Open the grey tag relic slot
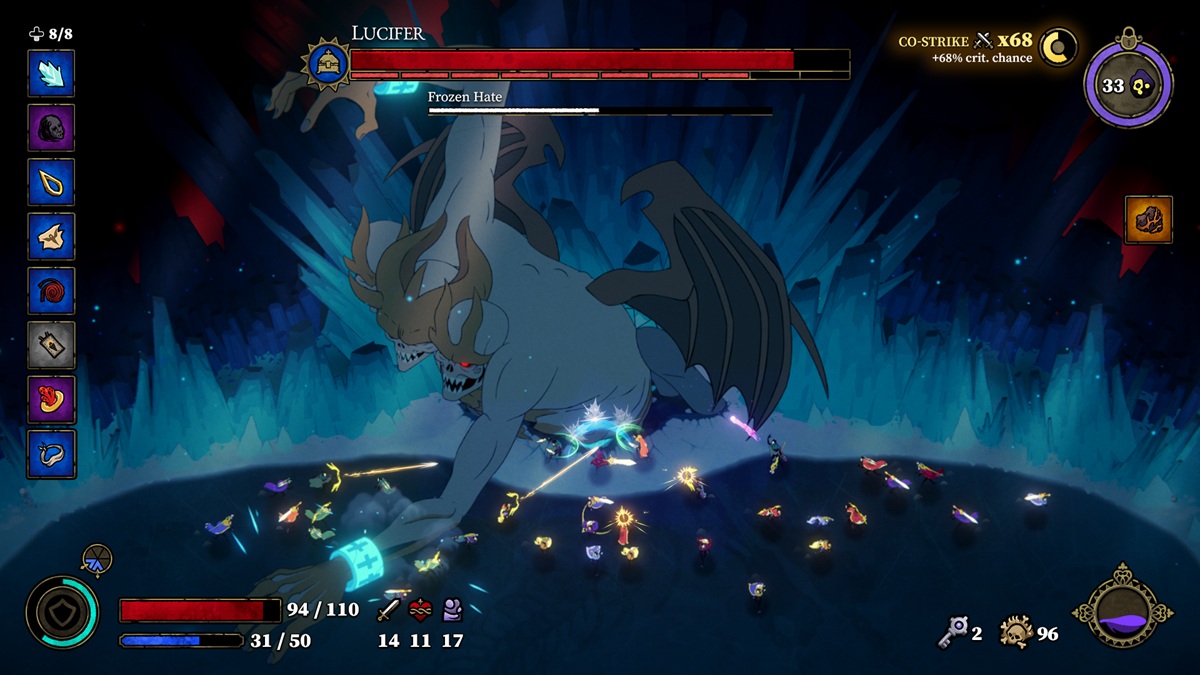Viewport: 1200px width, 675px height. 51,346
